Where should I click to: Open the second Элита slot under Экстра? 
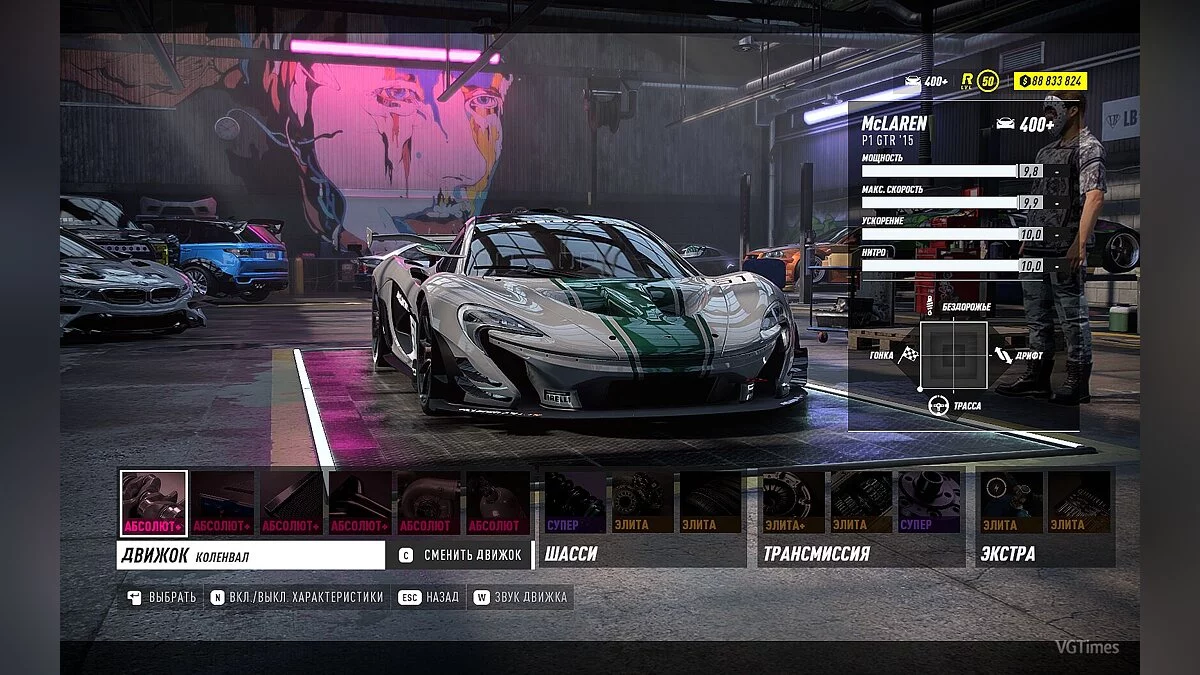point(1079,503)
